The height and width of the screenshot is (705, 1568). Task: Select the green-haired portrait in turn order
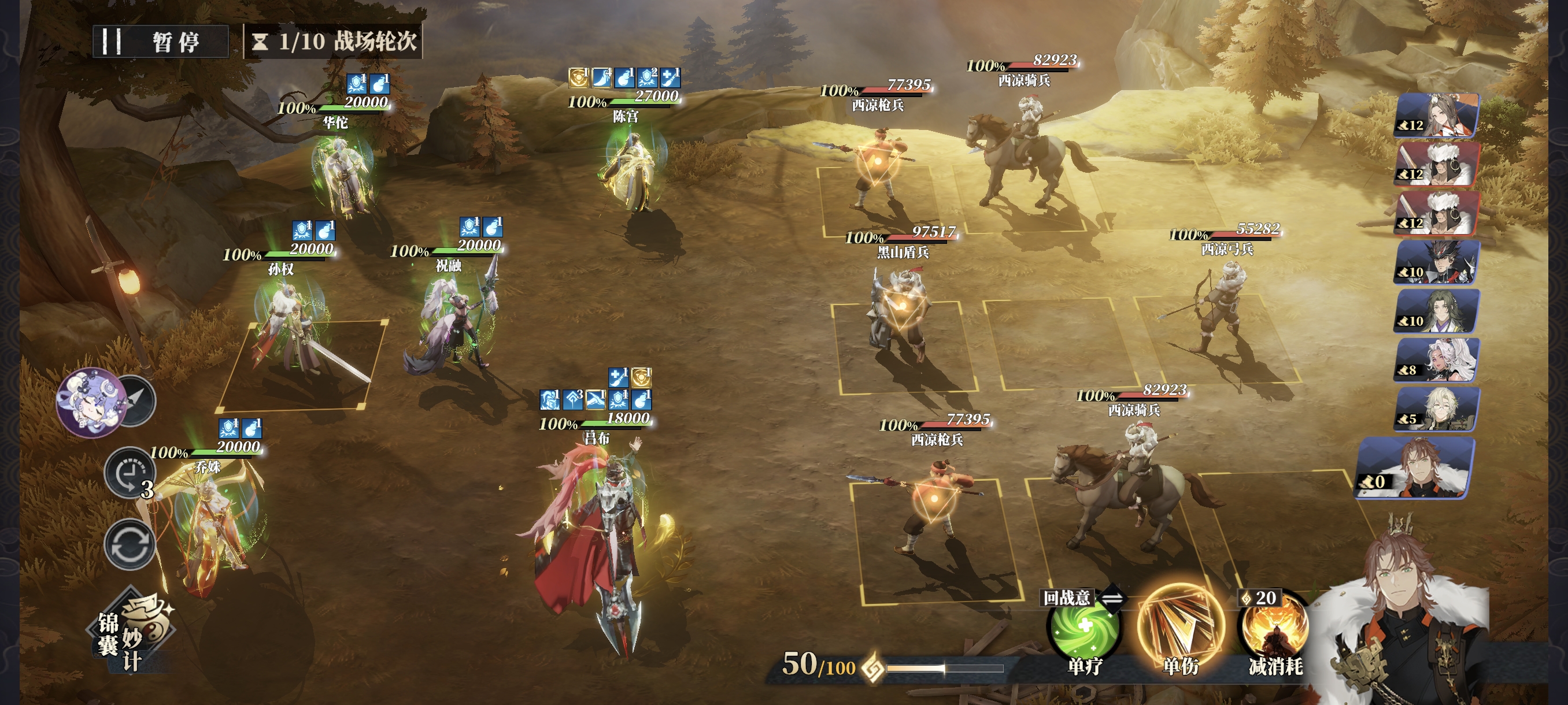click(1438, 311)
